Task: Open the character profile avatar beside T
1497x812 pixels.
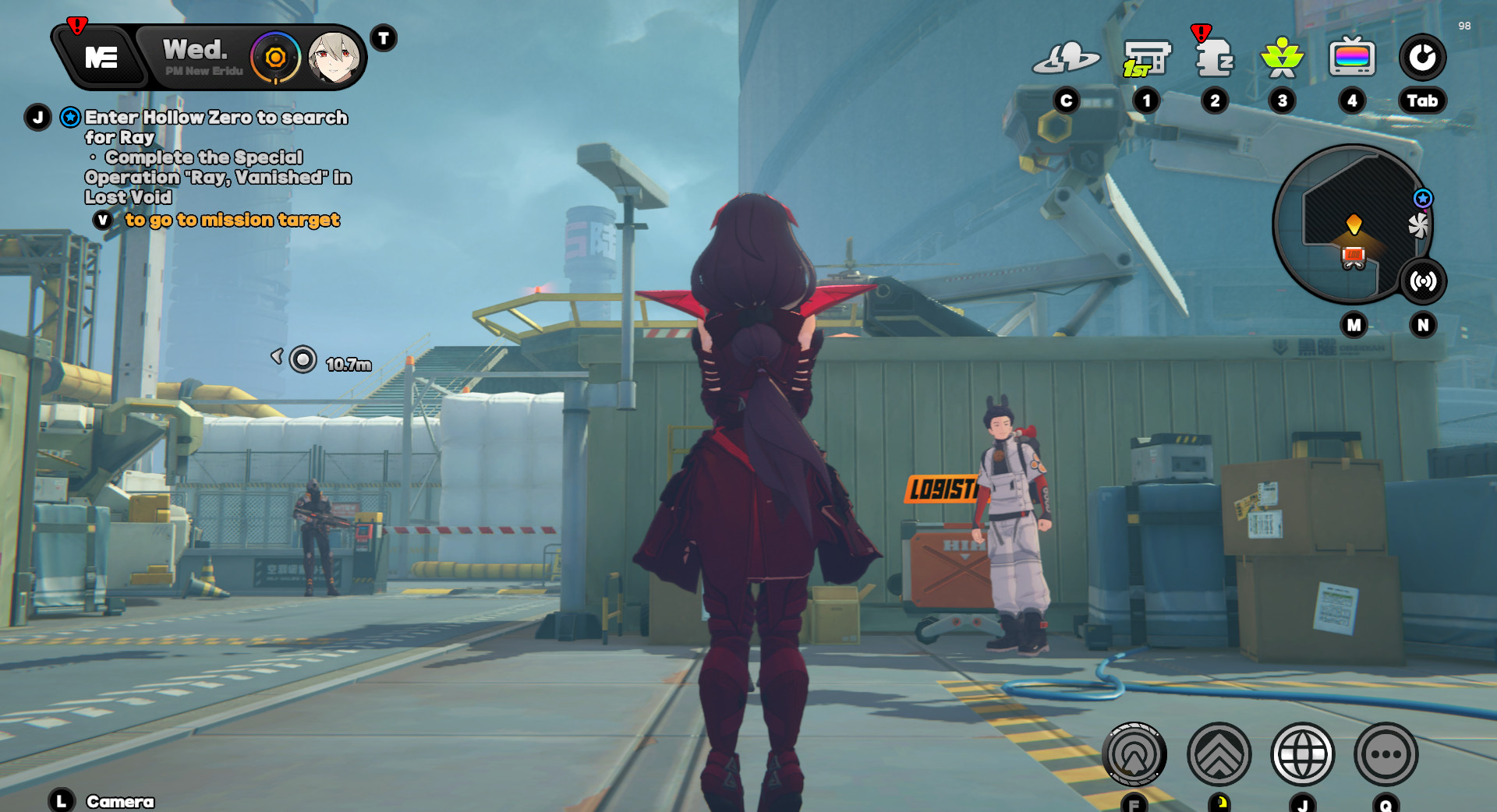Action: (x=332, y=58)
